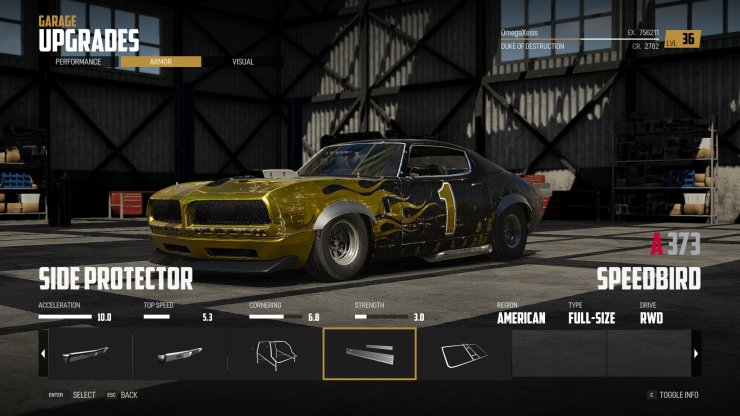
Task: Select the roll cage upgrade
Action: point(275,353)
